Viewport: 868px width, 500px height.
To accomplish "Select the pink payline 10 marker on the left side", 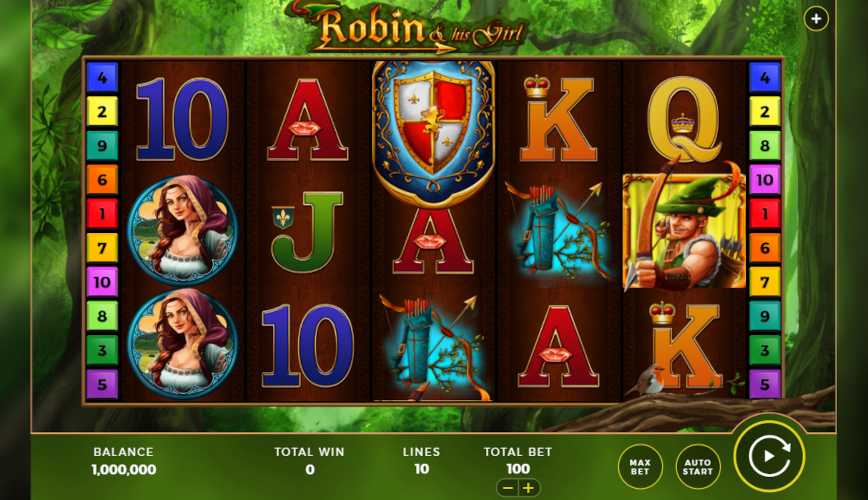I will [102, 281].
